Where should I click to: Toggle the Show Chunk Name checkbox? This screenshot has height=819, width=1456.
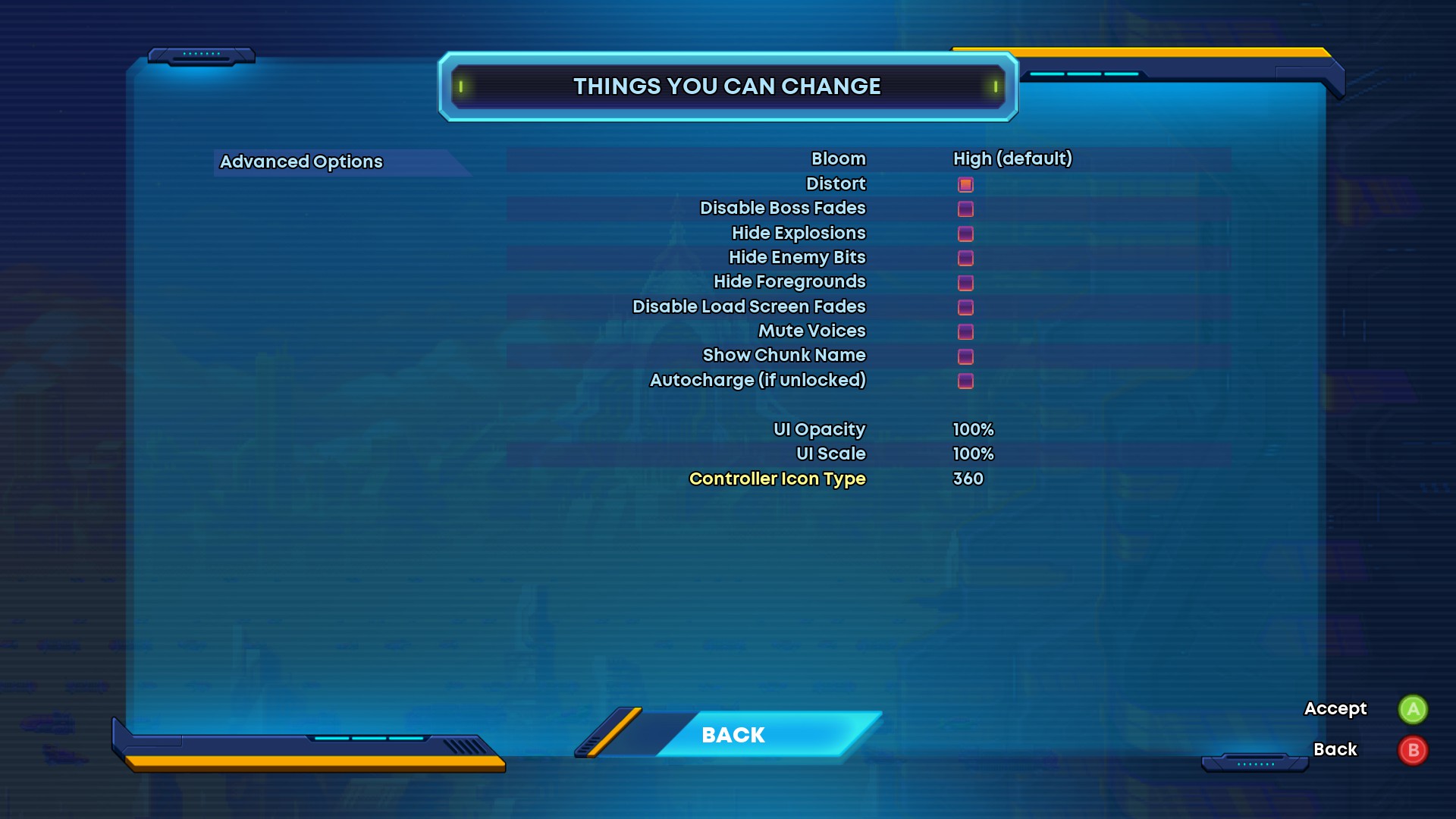965,356
